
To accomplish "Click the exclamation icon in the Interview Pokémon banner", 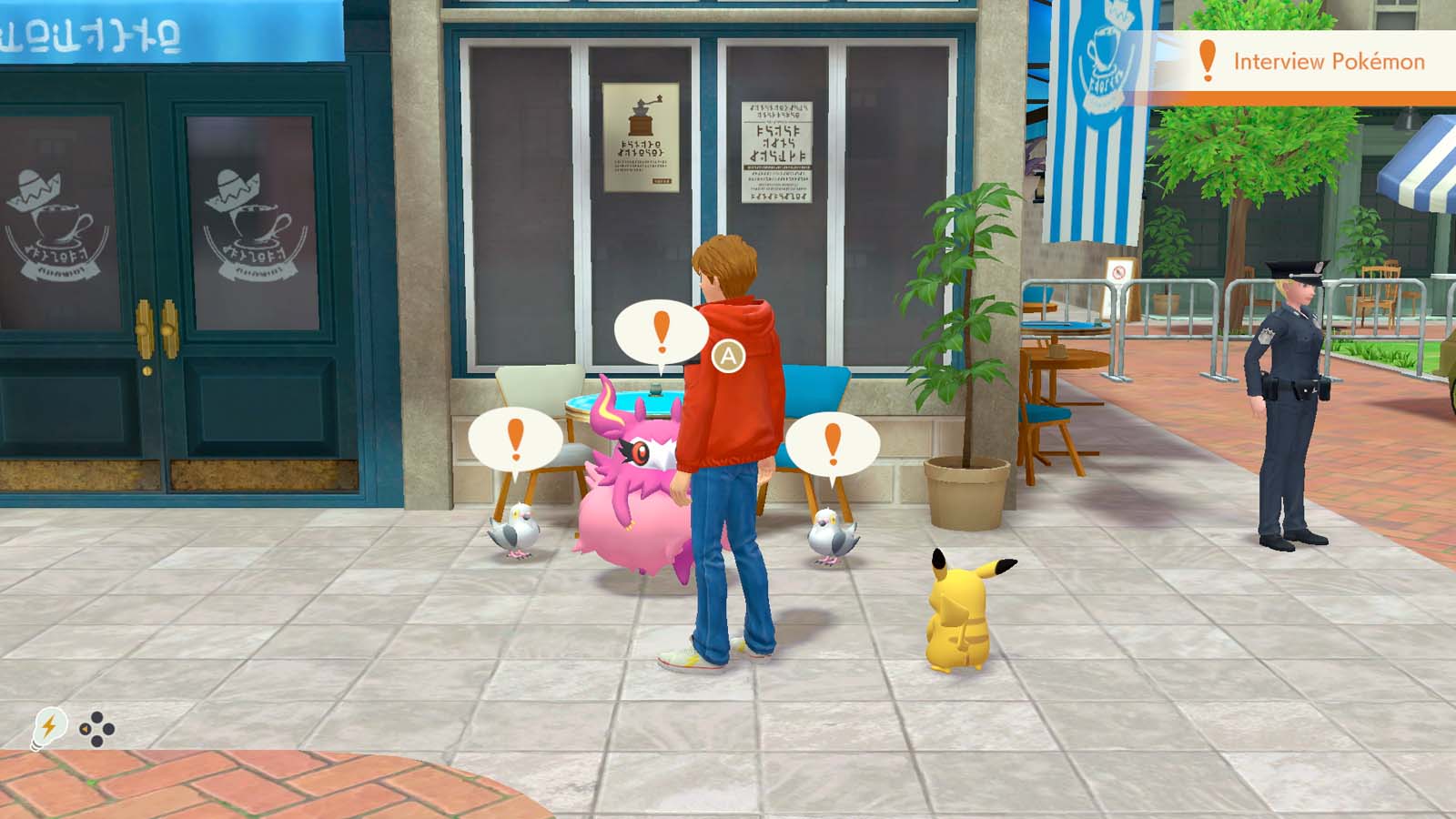I will [1208, 61].
